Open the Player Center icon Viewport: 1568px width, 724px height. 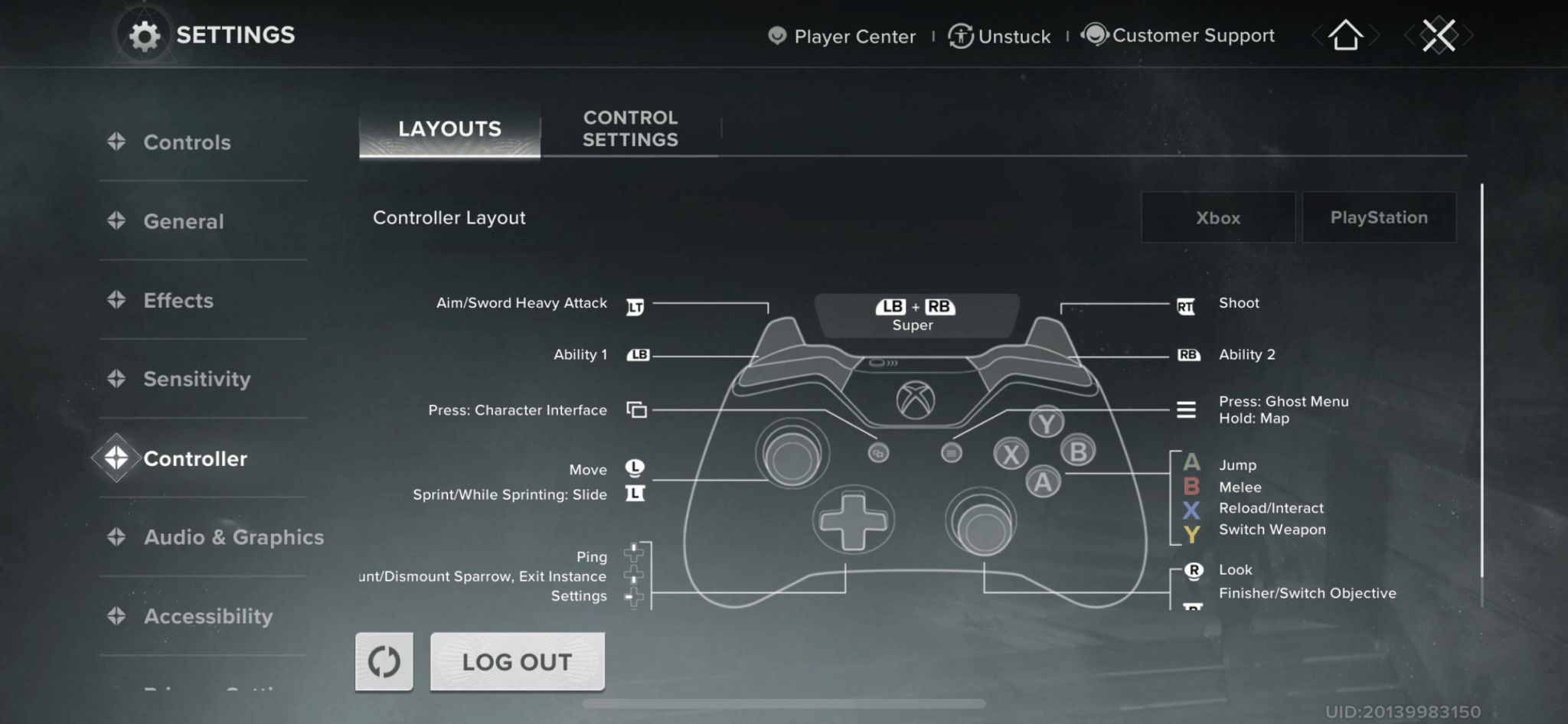[x=778, y=35]
